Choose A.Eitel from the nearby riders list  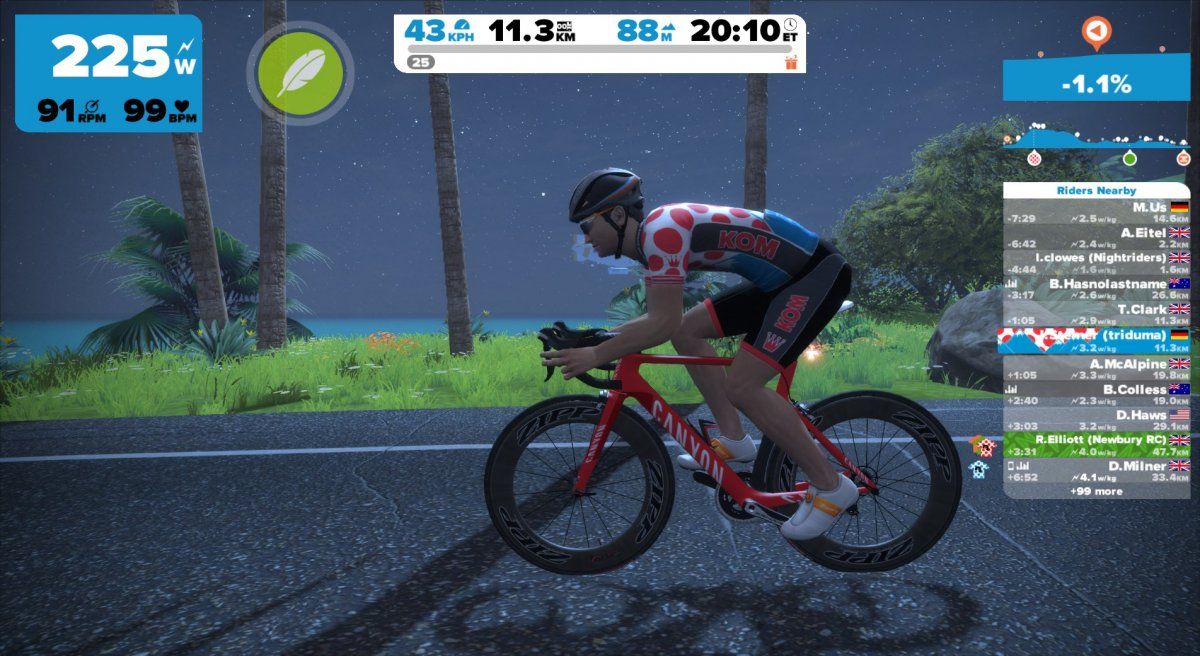coord(1097,237)
